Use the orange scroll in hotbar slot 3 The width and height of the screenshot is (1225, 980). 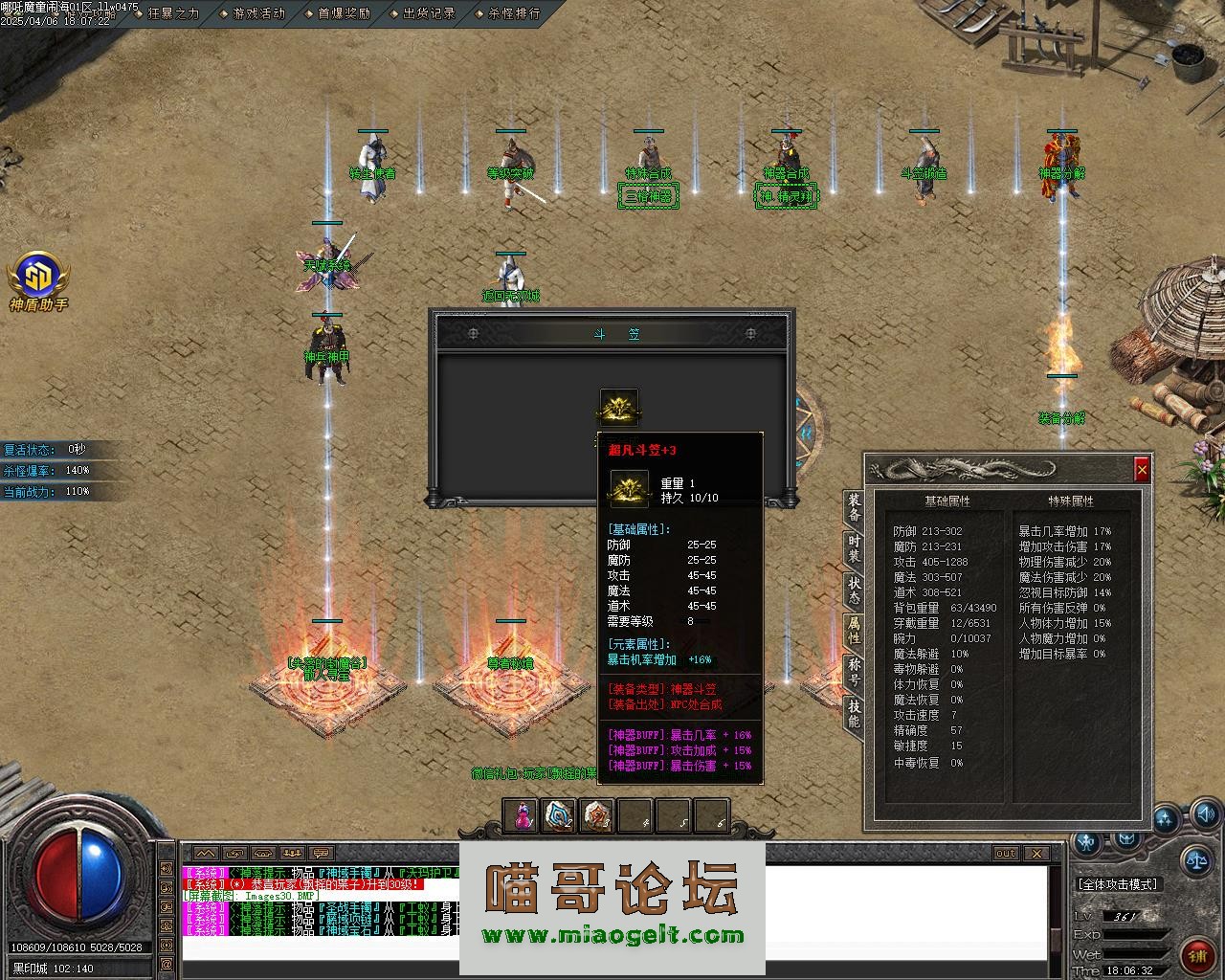[x=597, y=815]
